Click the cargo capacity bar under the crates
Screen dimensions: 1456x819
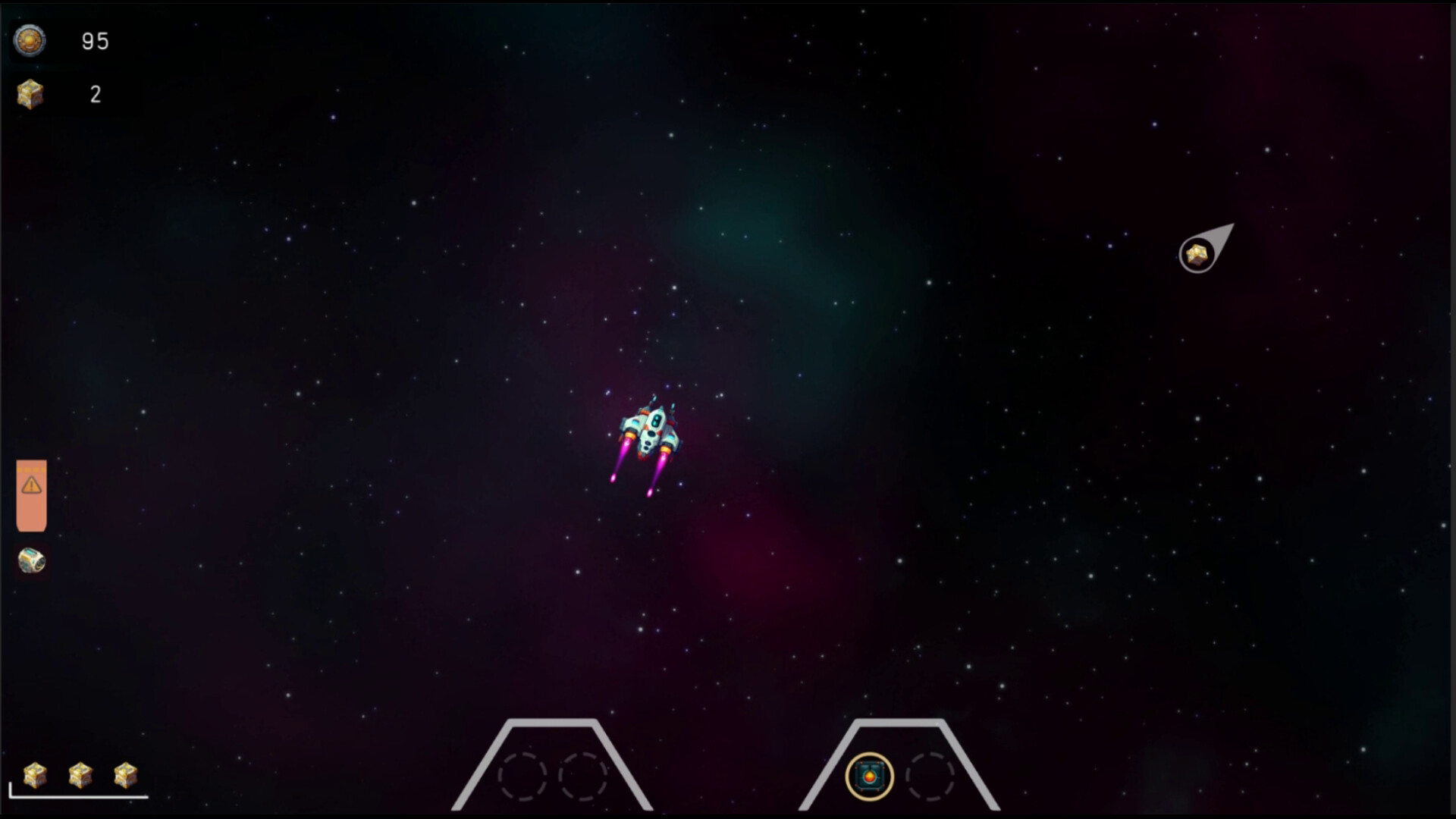[x=80, y=799]
